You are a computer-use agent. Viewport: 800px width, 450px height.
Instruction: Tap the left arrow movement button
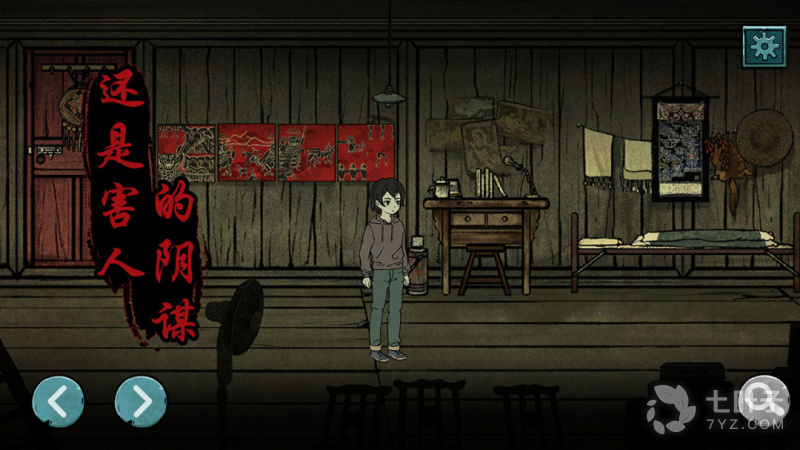tap(58, 401)
